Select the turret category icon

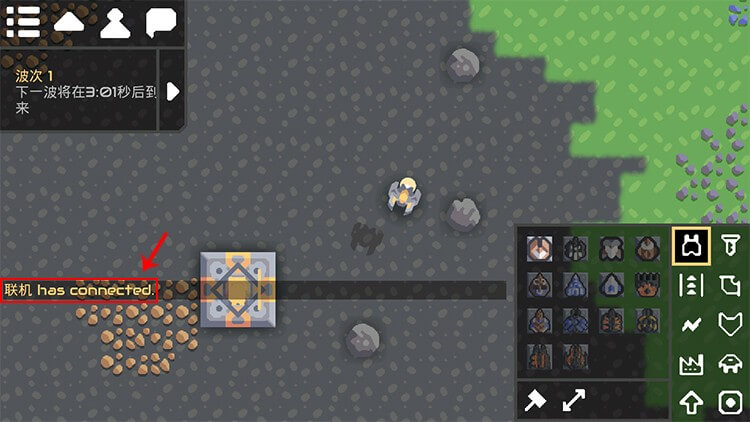click(x=691, y=245)
